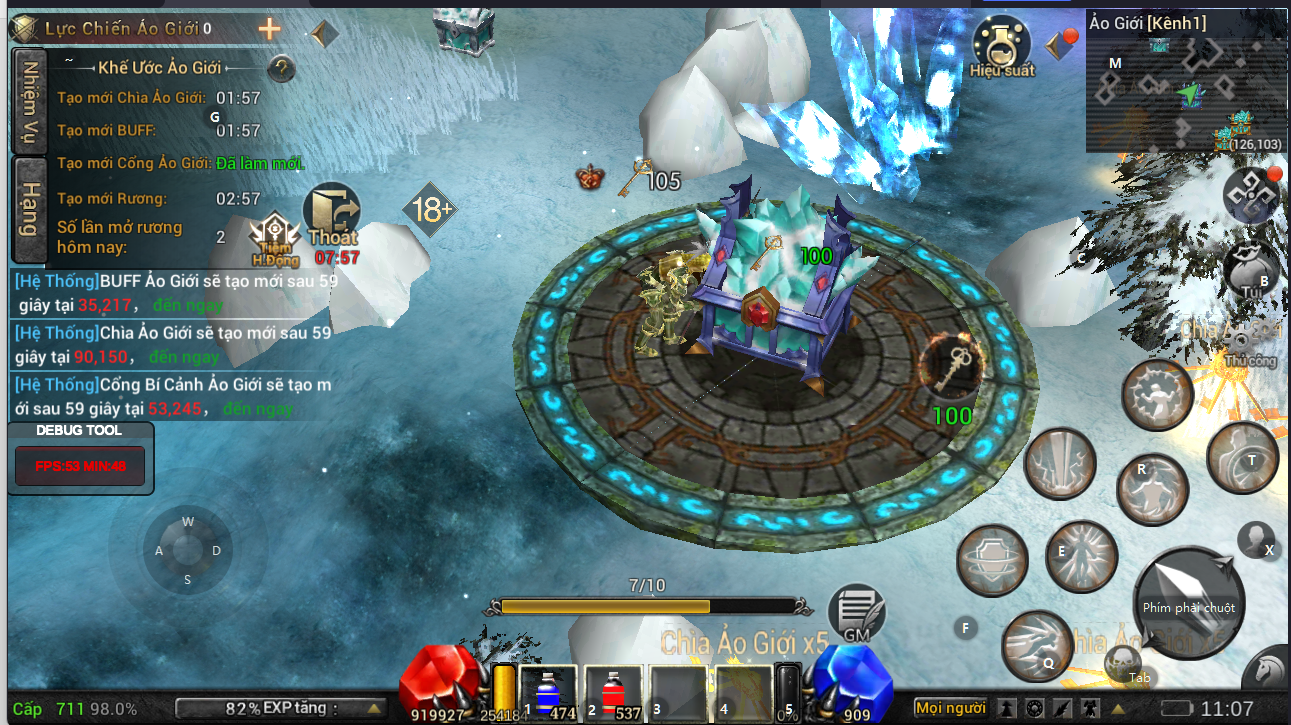Image resolution: width=1291 pixels, height=725 pixels.
Task: Click the plus next to Lực Chiến Ảo Giới
Action: [x=269, y=29]
